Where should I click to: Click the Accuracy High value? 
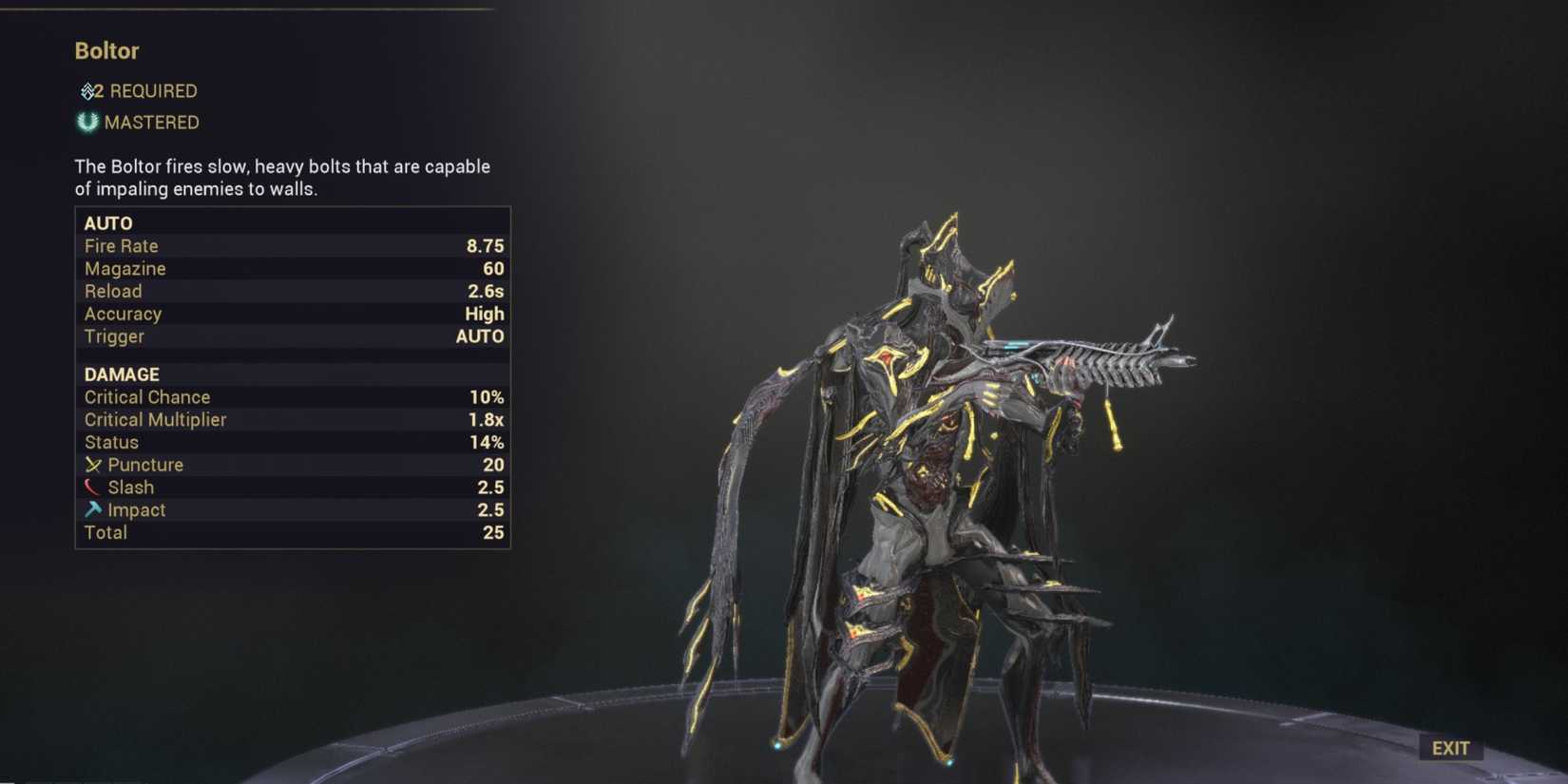click(x=485, y=314)
